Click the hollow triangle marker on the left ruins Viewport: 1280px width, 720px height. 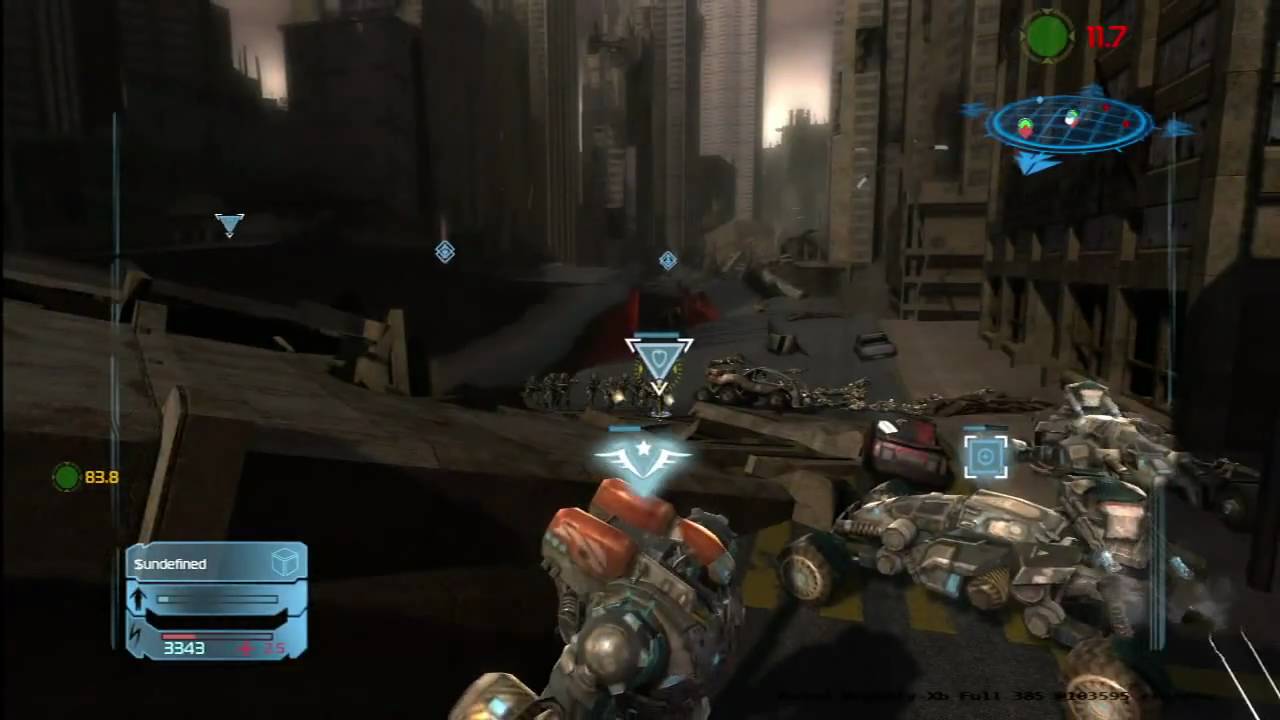[229, 224]
